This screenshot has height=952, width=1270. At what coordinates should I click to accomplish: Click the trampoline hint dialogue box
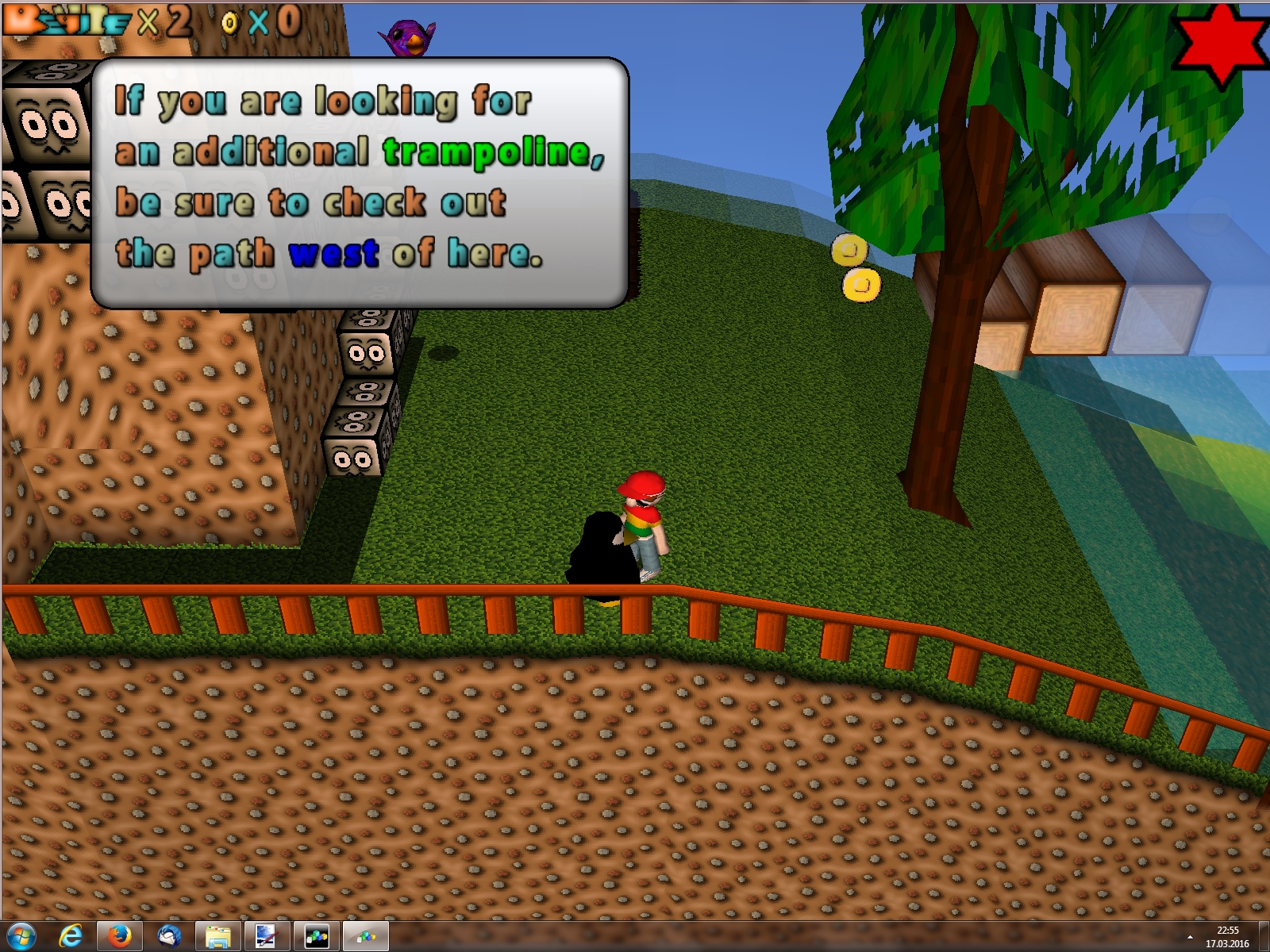click(360, 182)
